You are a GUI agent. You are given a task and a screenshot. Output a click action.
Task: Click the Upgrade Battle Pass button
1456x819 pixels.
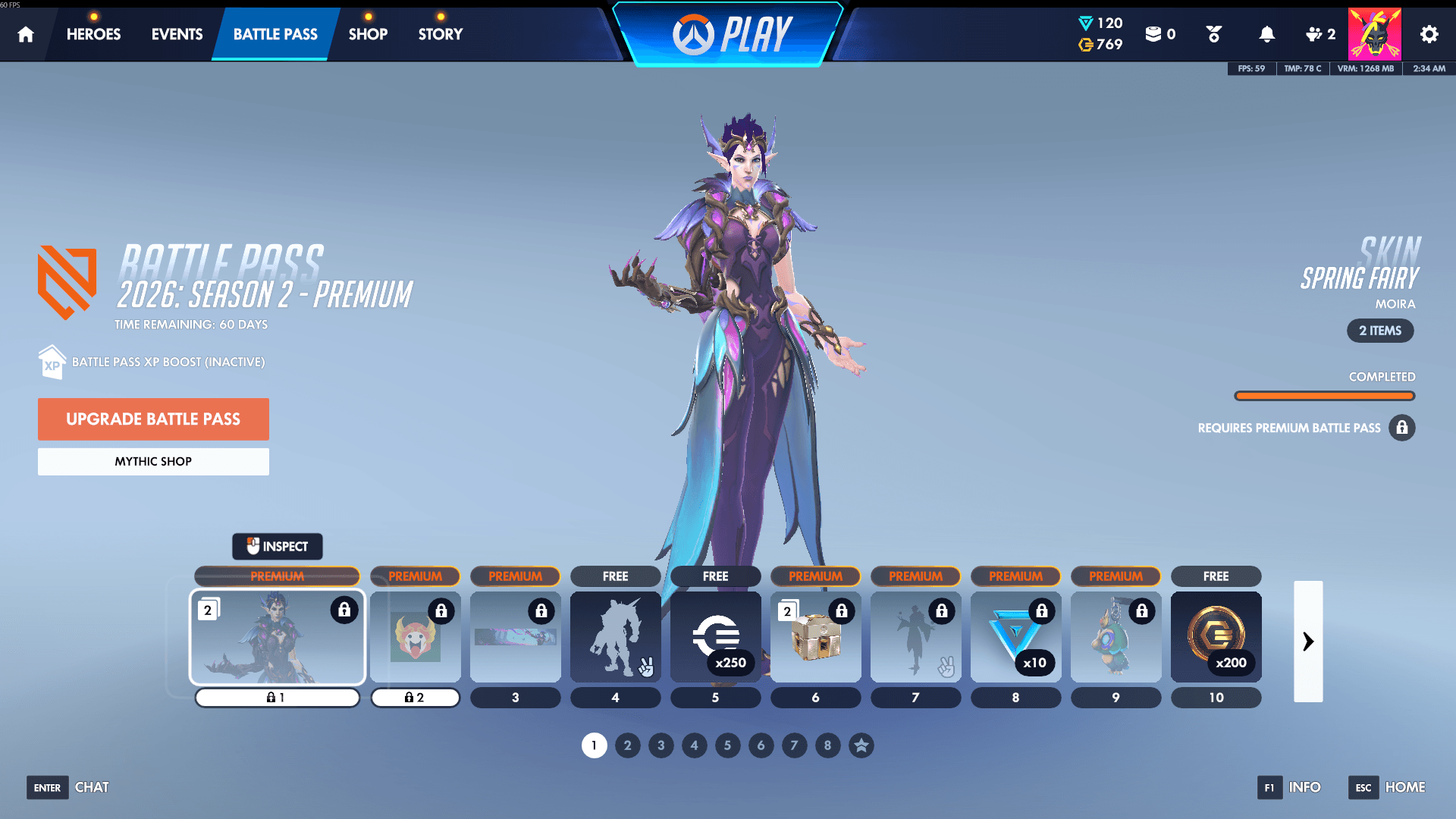tap(153, 419)
